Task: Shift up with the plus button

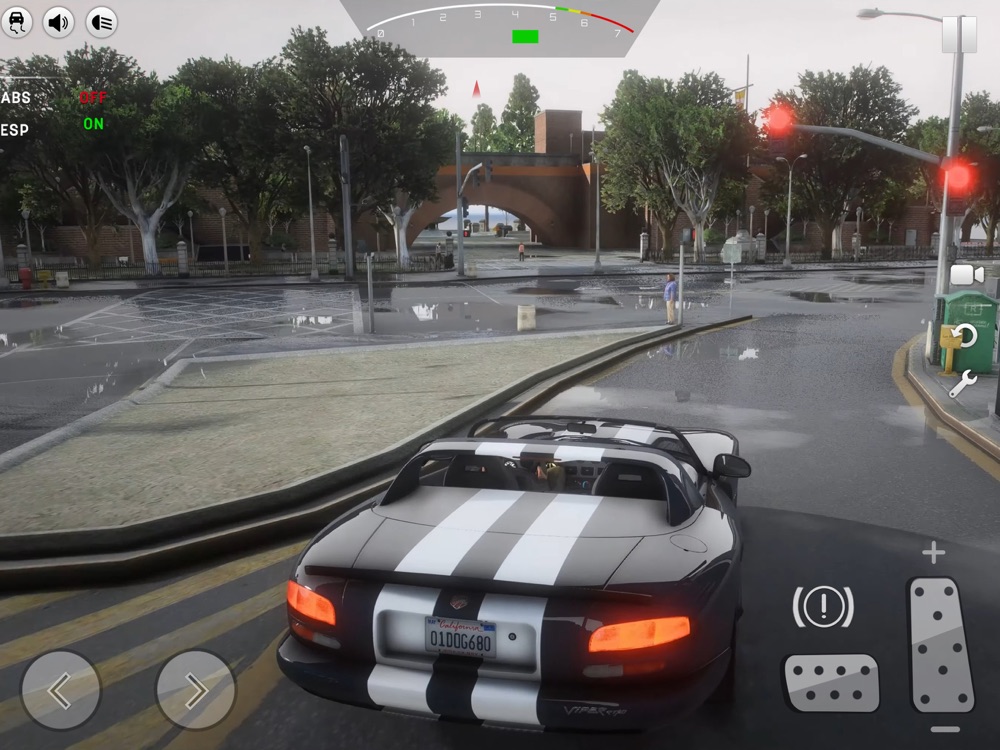Action: 933,553
